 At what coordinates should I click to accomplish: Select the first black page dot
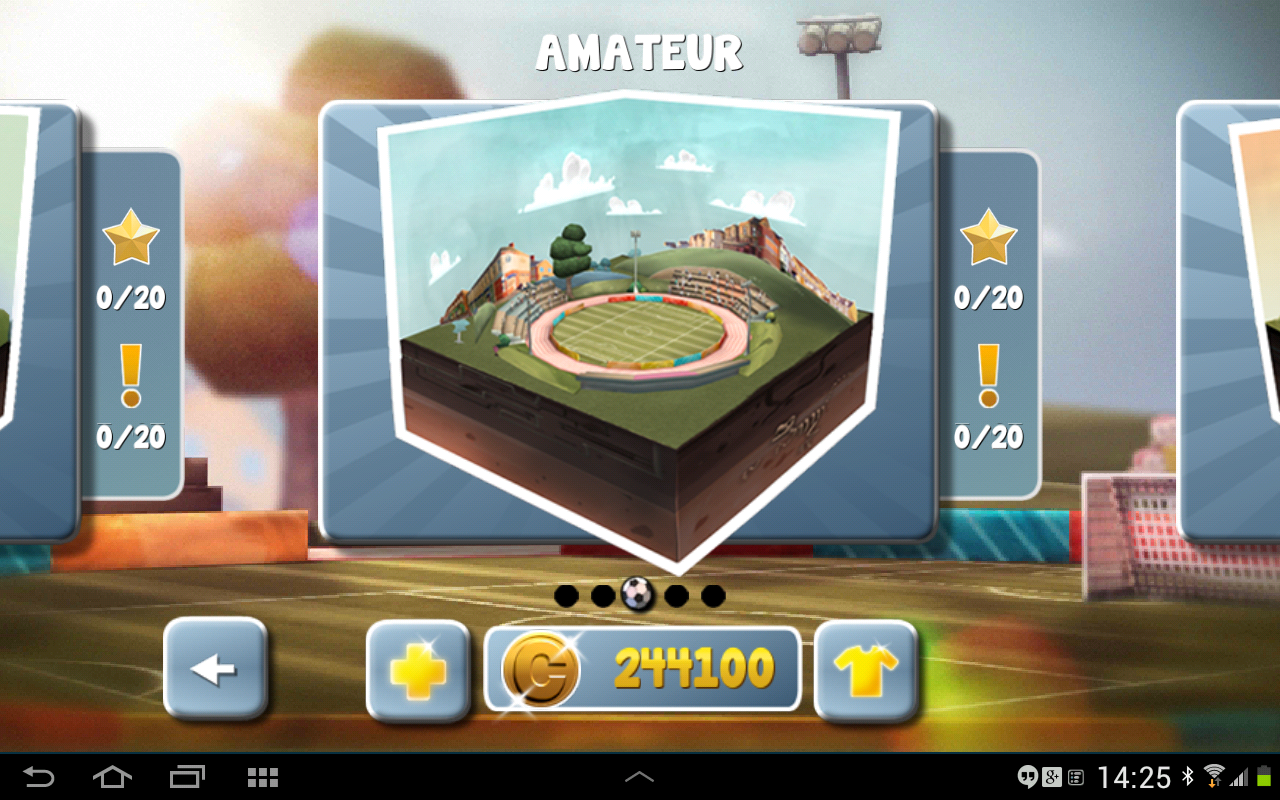tap(565, 594)
